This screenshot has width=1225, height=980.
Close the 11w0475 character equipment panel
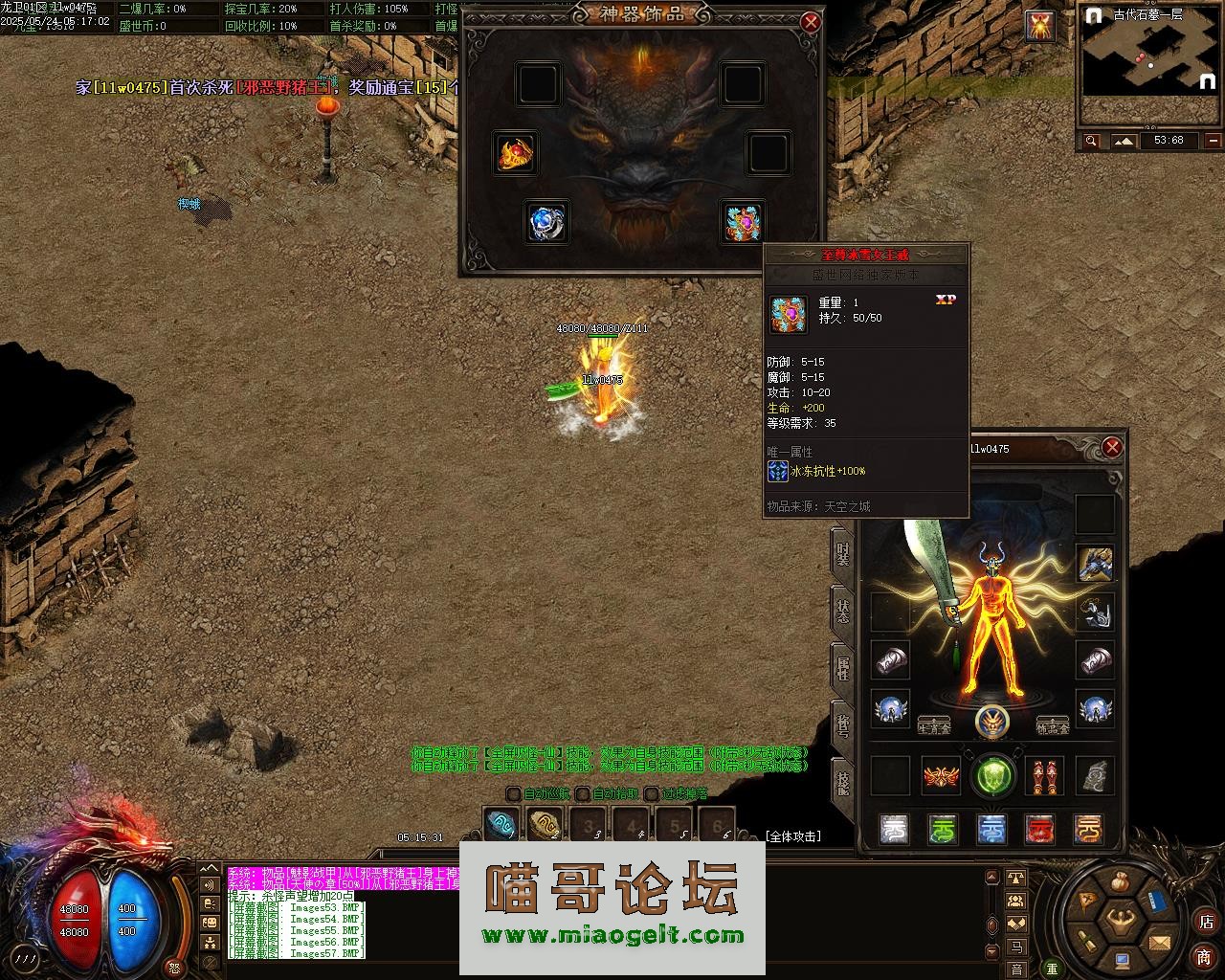coord(1112,447)
